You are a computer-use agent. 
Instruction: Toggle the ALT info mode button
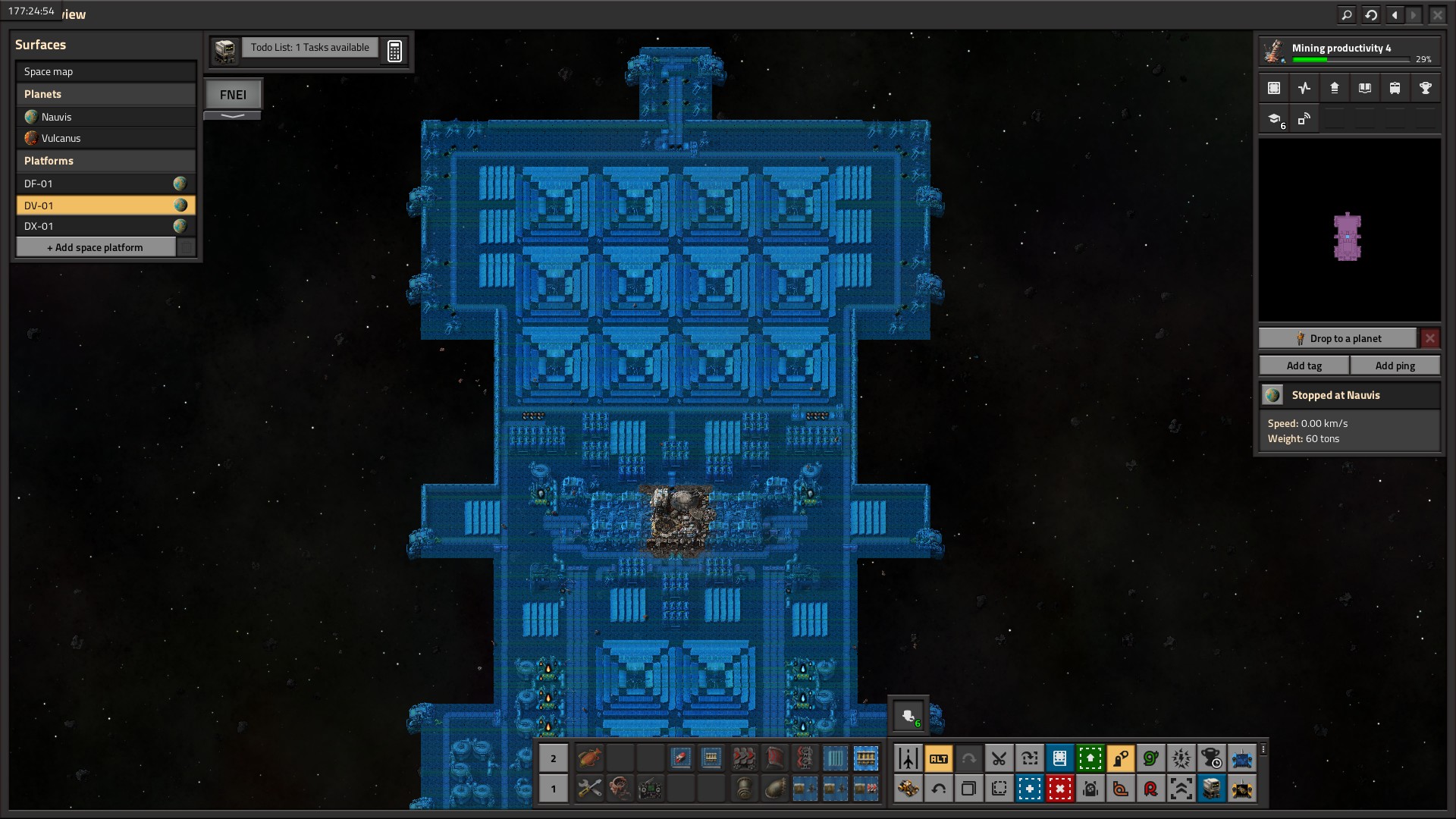tap(938, 758)
